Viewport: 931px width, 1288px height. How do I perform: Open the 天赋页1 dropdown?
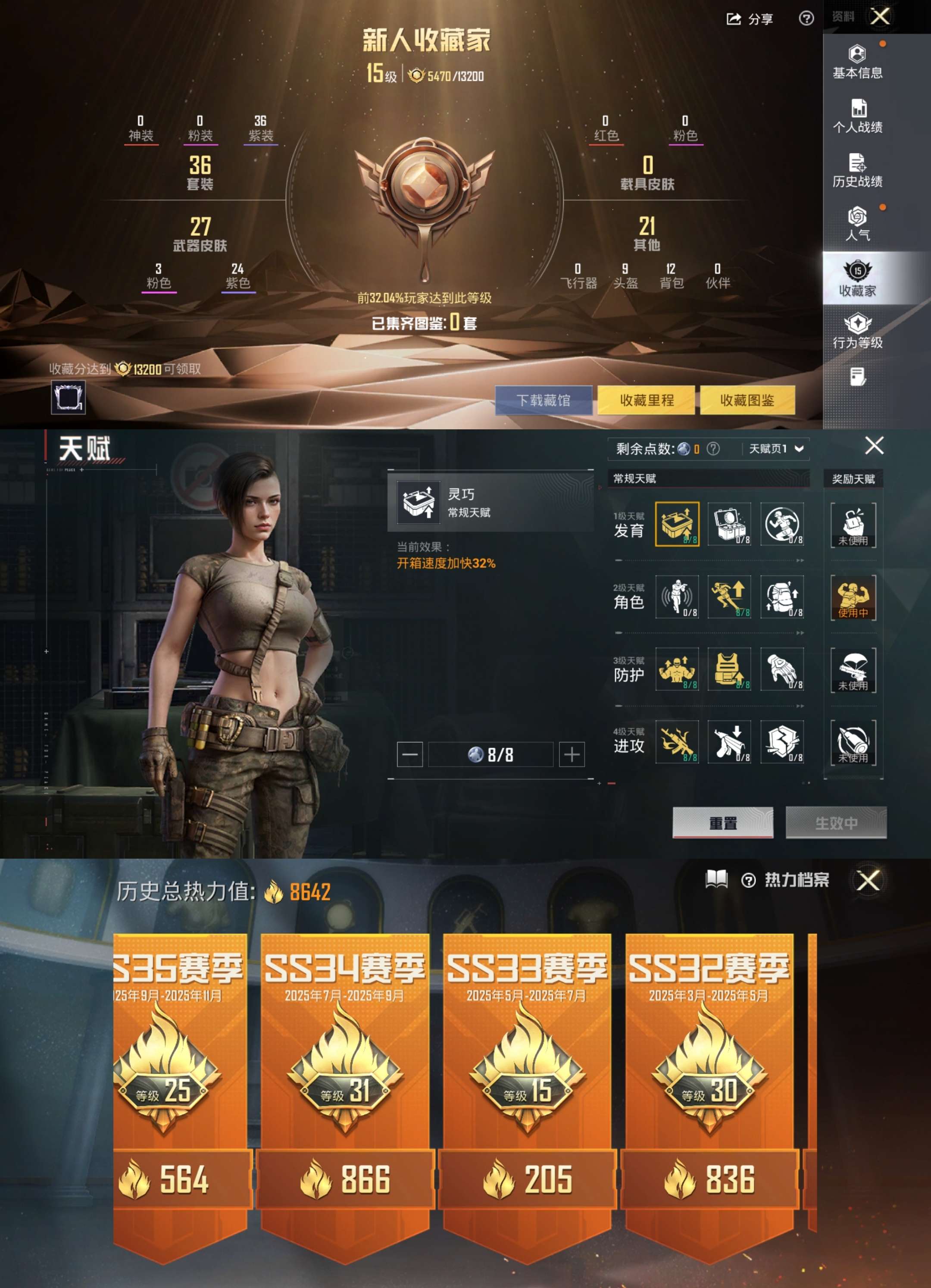coord(776,449)
